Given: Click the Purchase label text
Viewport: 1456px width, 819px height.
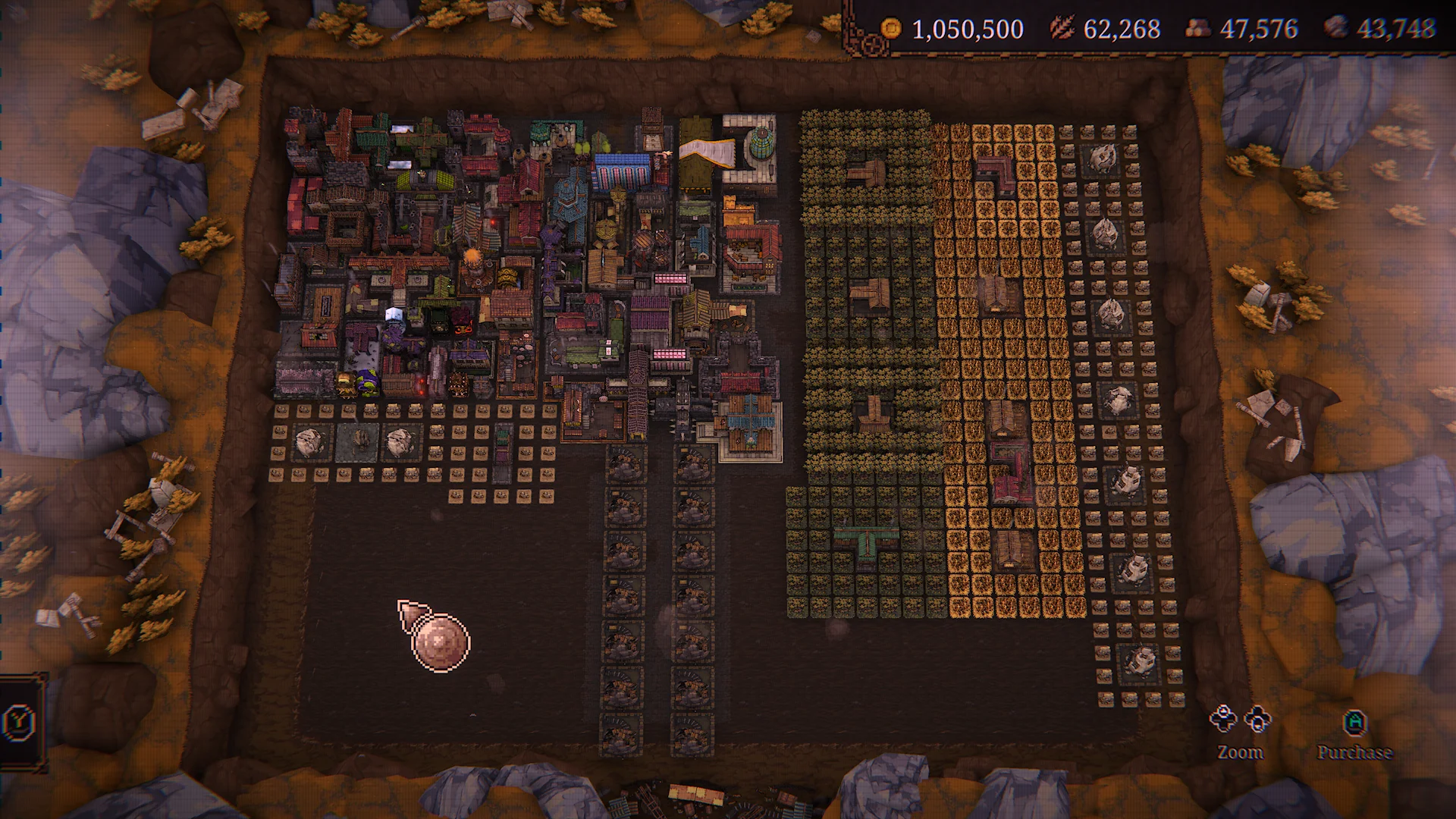Looking at the screenshot, I should click(1355, 752).
